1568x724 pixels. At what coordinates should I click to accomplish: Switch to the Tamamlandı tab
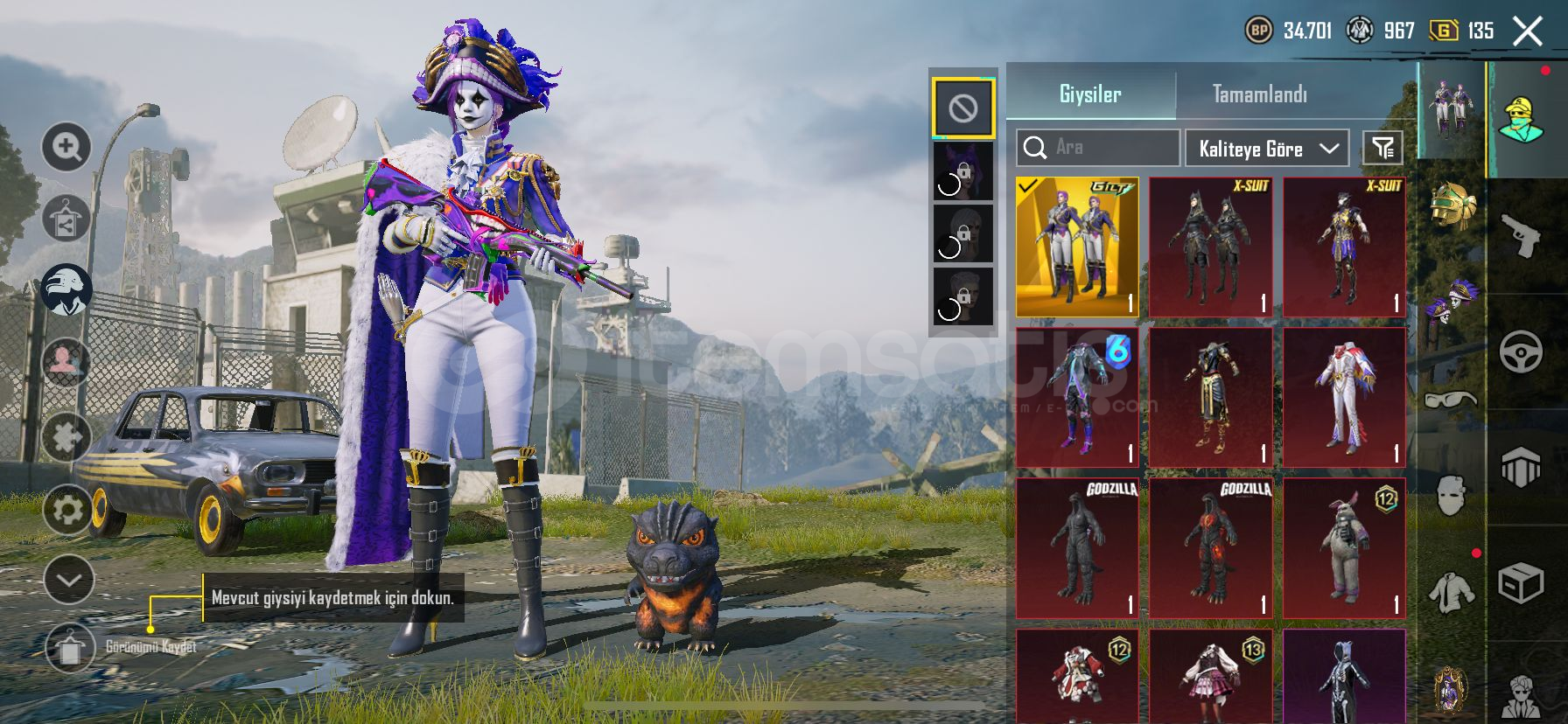[x=1259, y=94]
